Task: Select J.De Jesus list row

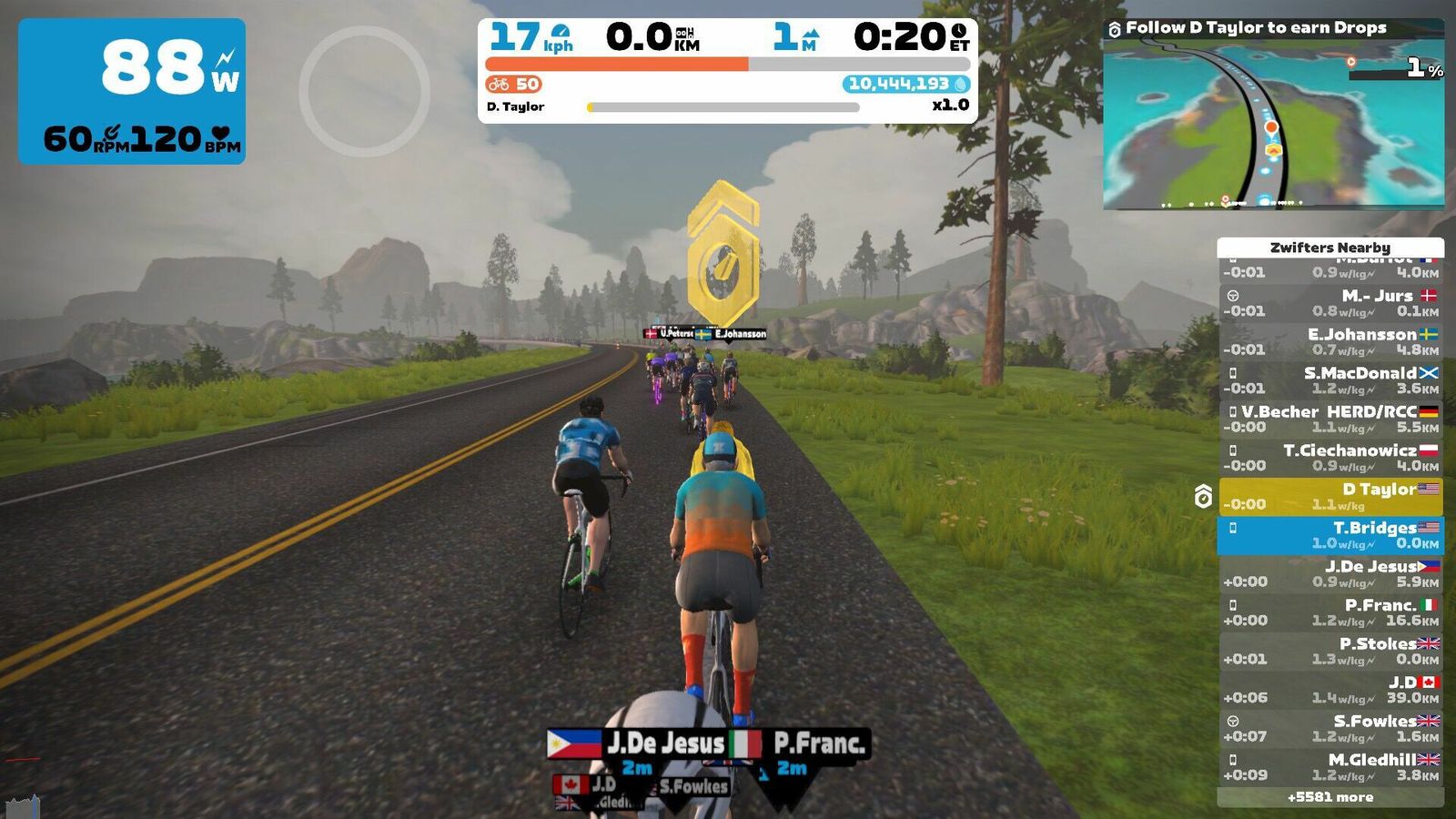Action: tap(1330, 574)
